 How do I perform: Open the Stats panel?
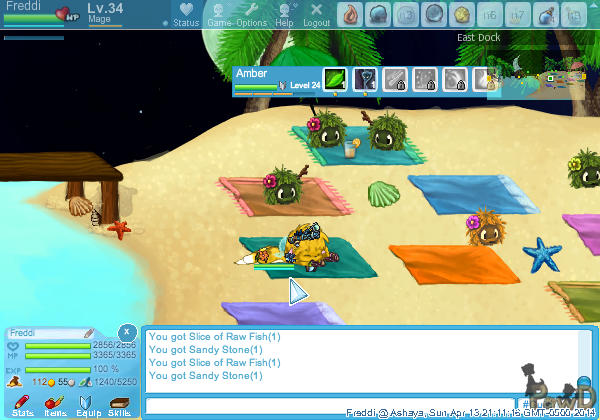click(23, 404)
